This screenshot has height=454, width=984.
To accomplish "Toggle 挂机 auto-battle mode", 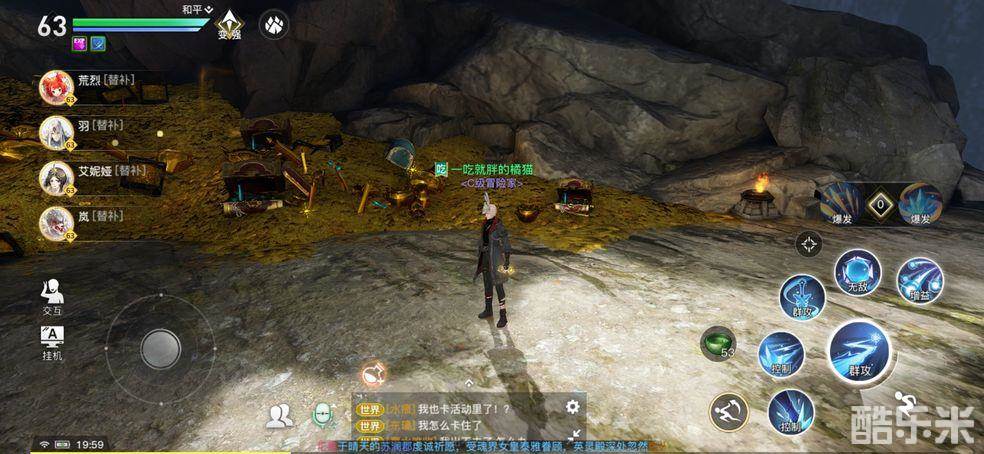I will [x=52, y=341].
